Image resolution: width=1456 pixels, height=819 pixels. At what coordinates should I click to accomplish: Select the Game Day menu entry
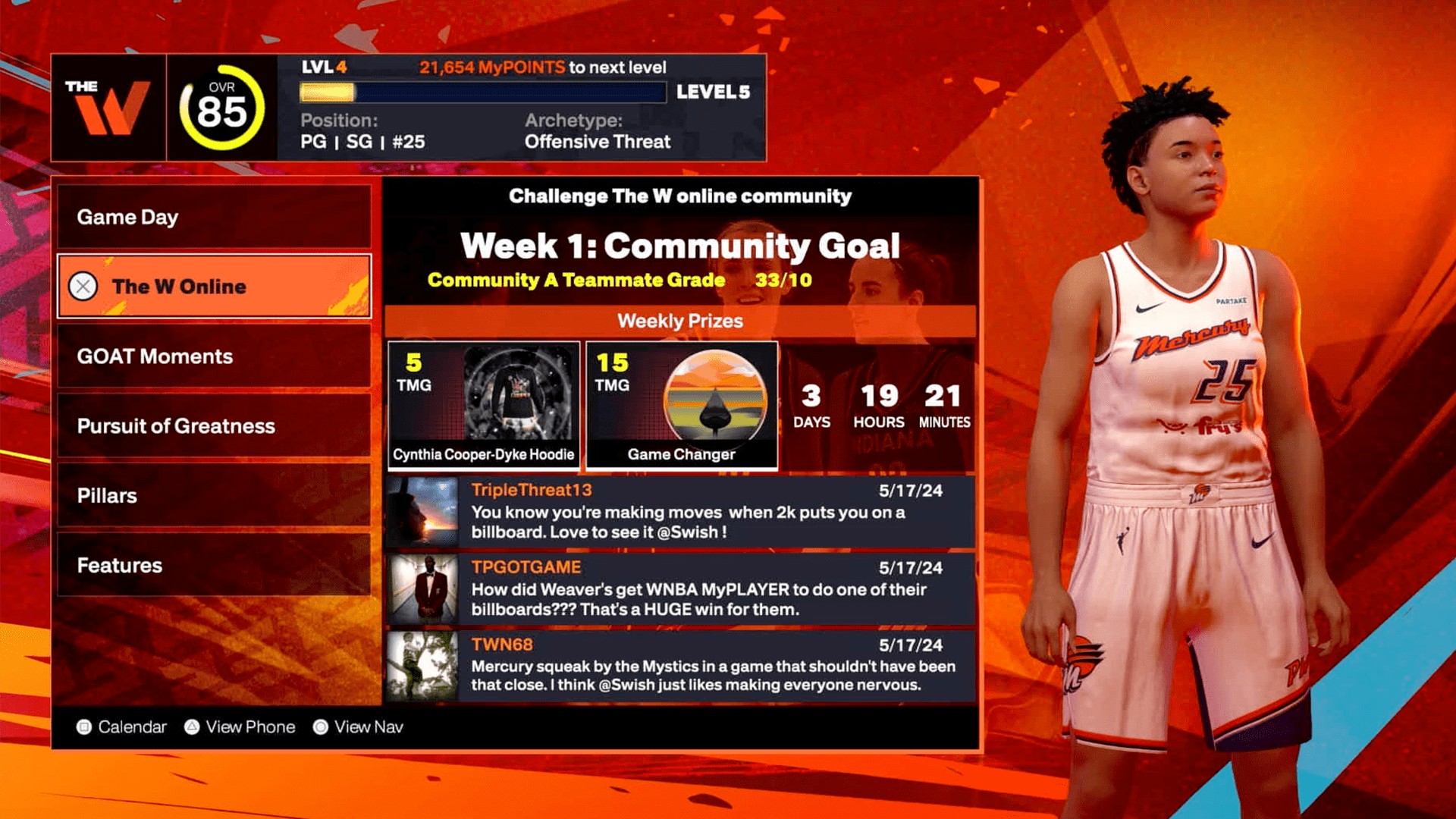214,218
